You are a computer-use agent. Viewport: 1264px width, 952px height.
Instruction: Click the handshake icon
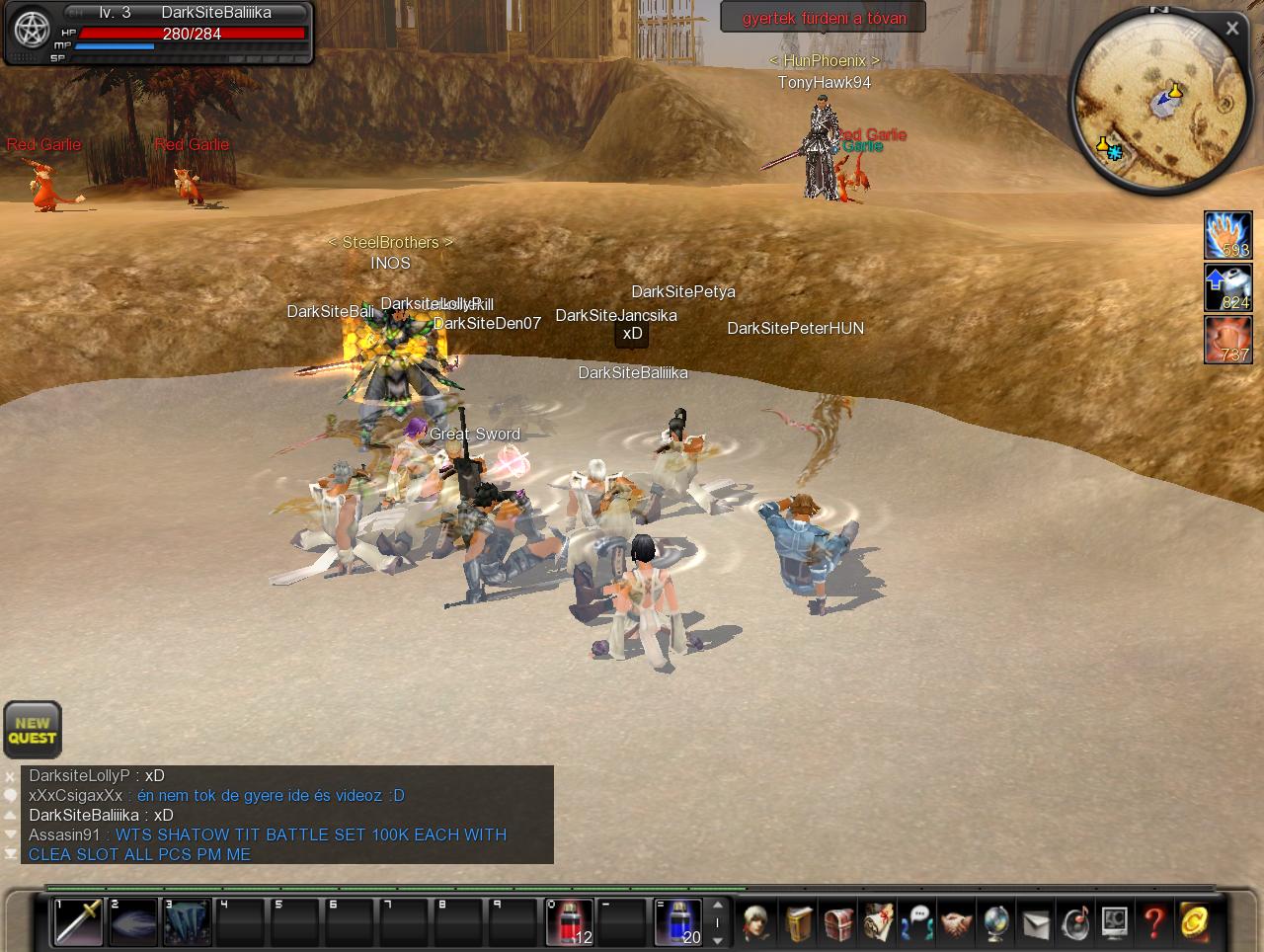click(956, 923)
